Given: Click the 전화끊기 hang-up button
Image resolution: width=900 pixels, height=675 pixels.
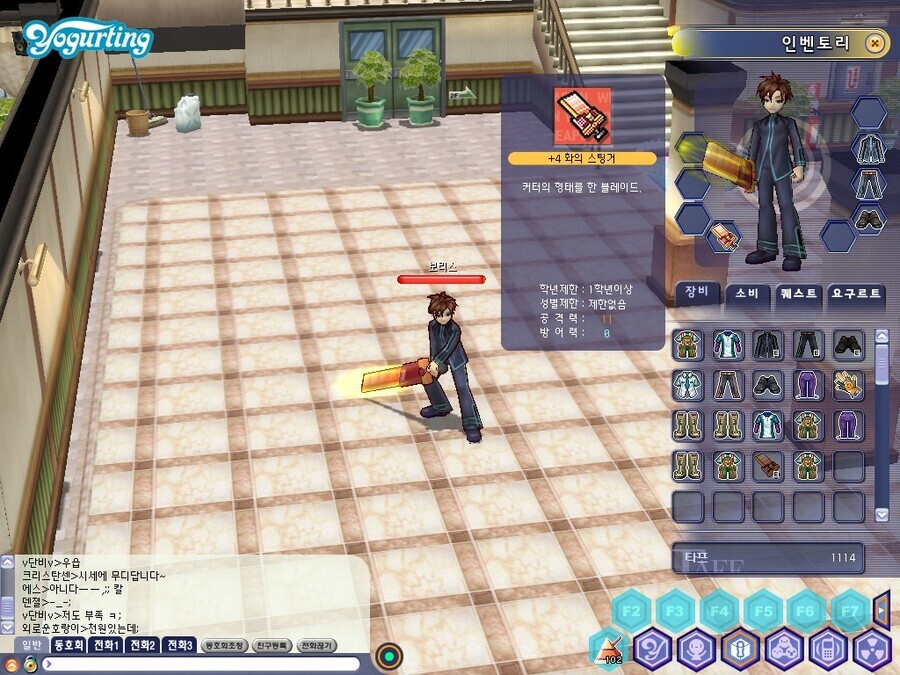Looking at the screenshot, I should (317, 646).
